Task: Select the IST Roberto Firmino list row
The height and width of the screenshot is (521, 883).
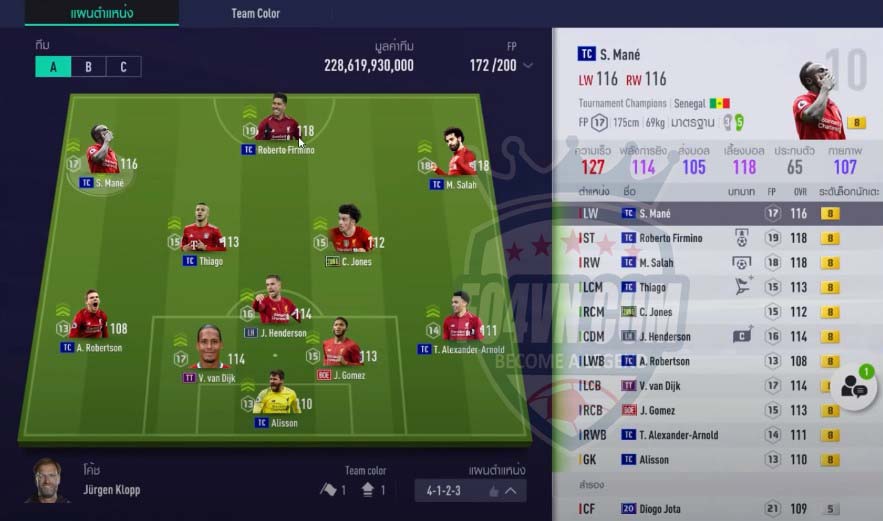Action: pyautogui.click(x=715, y=238)
